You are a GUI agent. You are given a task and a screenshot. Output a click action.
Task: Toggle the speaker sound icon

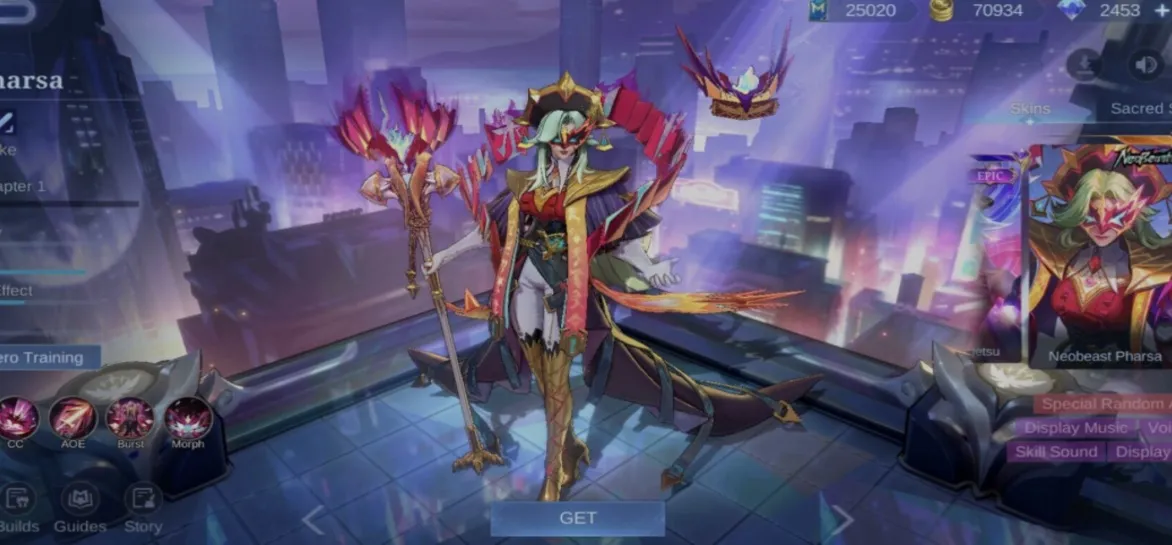[1144, 65]
